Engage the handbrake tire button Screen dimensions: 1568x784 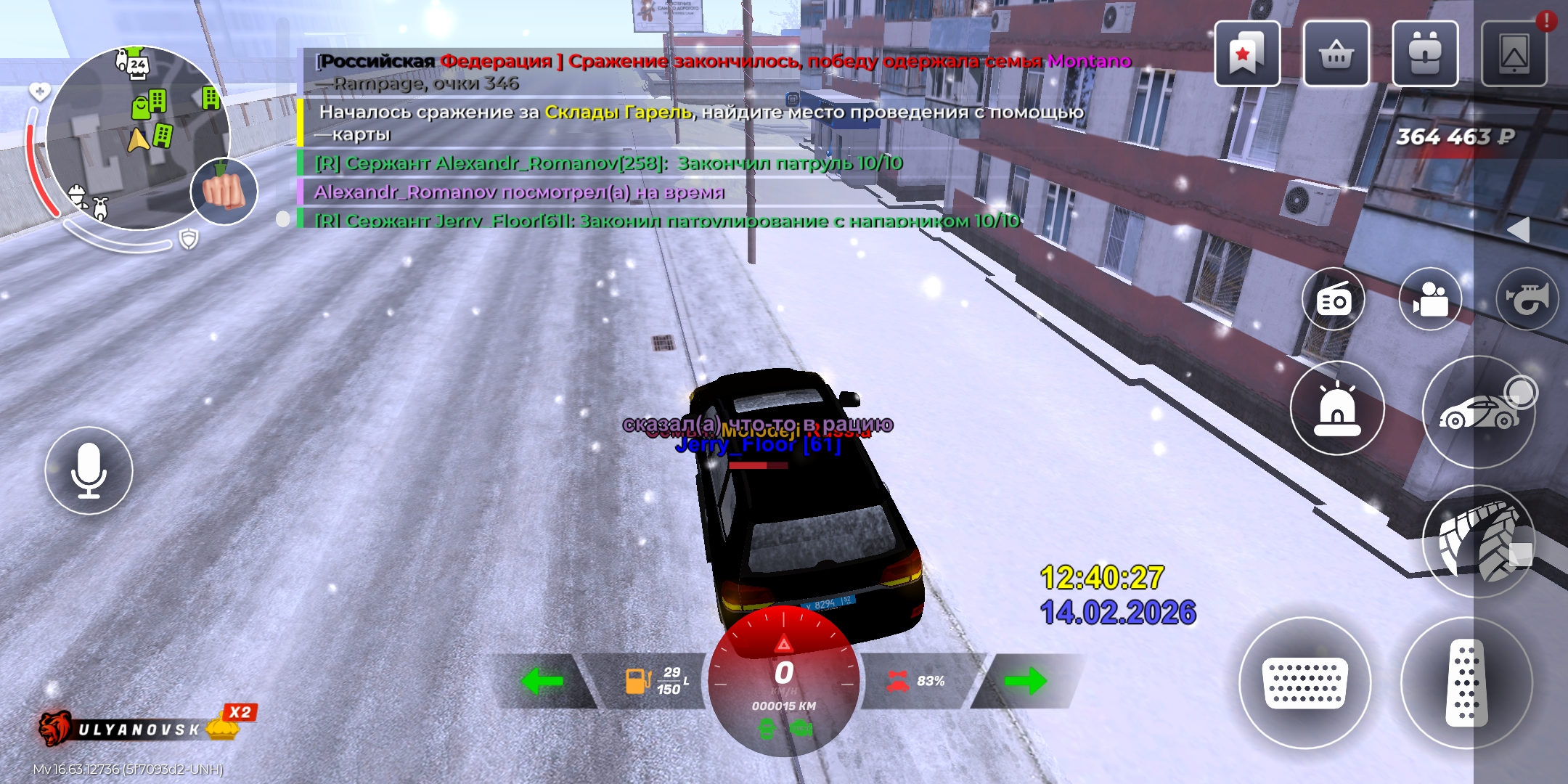tap(1478, 542)
